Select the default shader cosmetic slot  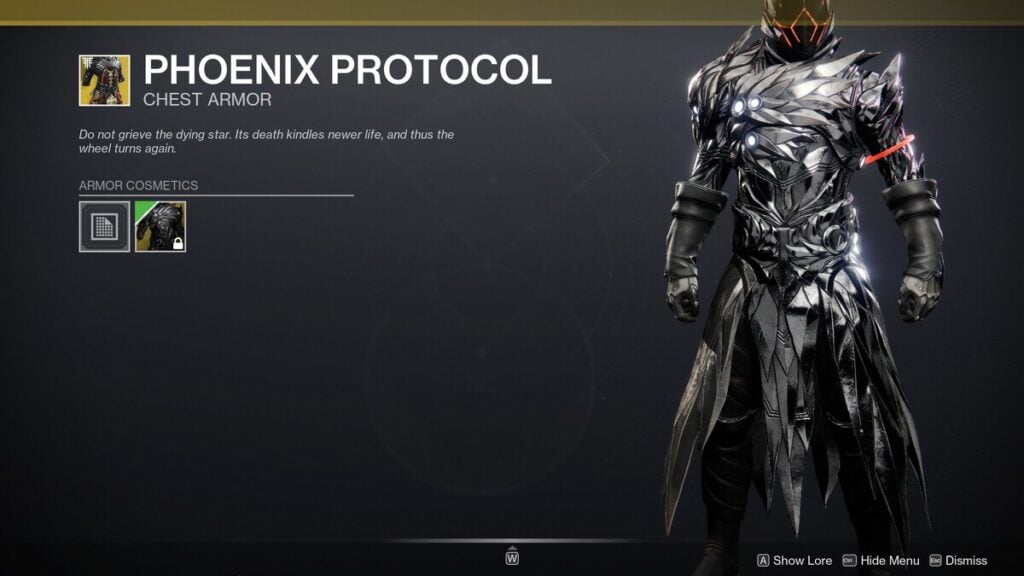pyautogui.click(x=104, y=227)
